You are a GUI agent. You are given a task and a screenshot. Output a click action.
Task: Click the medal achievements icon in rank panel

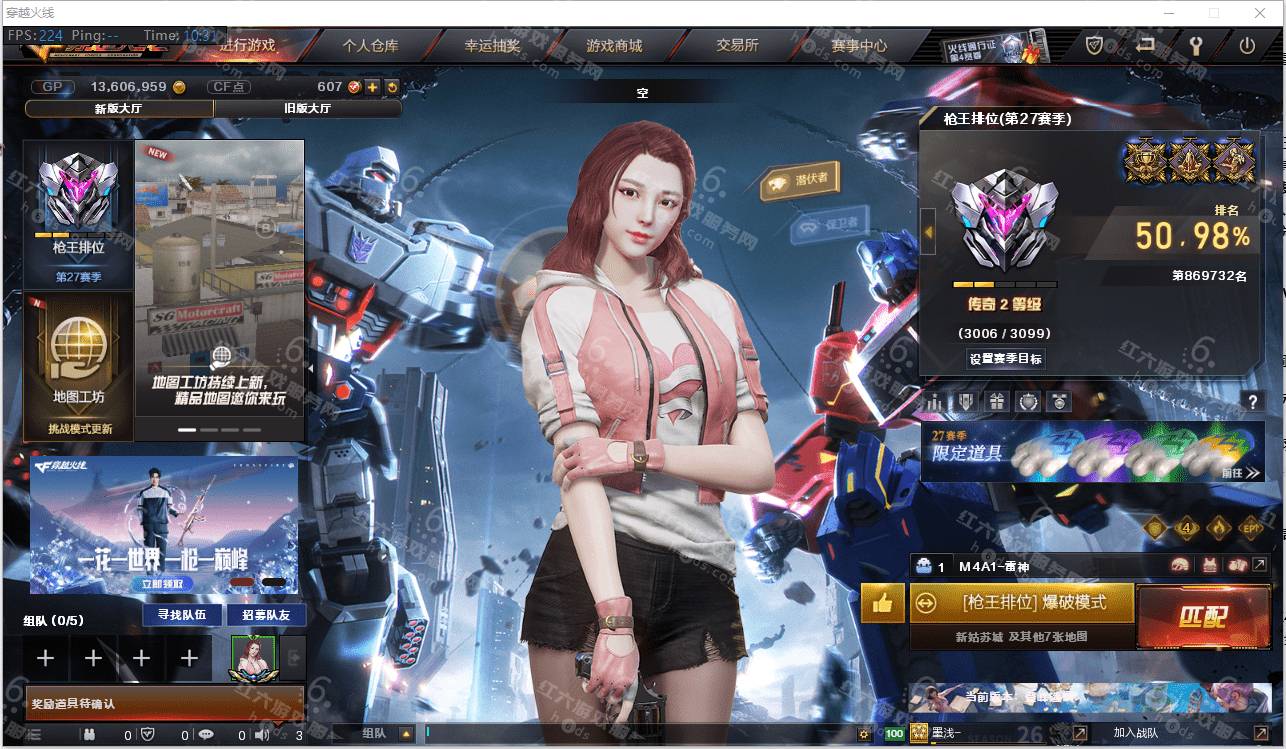(1058, 400)
